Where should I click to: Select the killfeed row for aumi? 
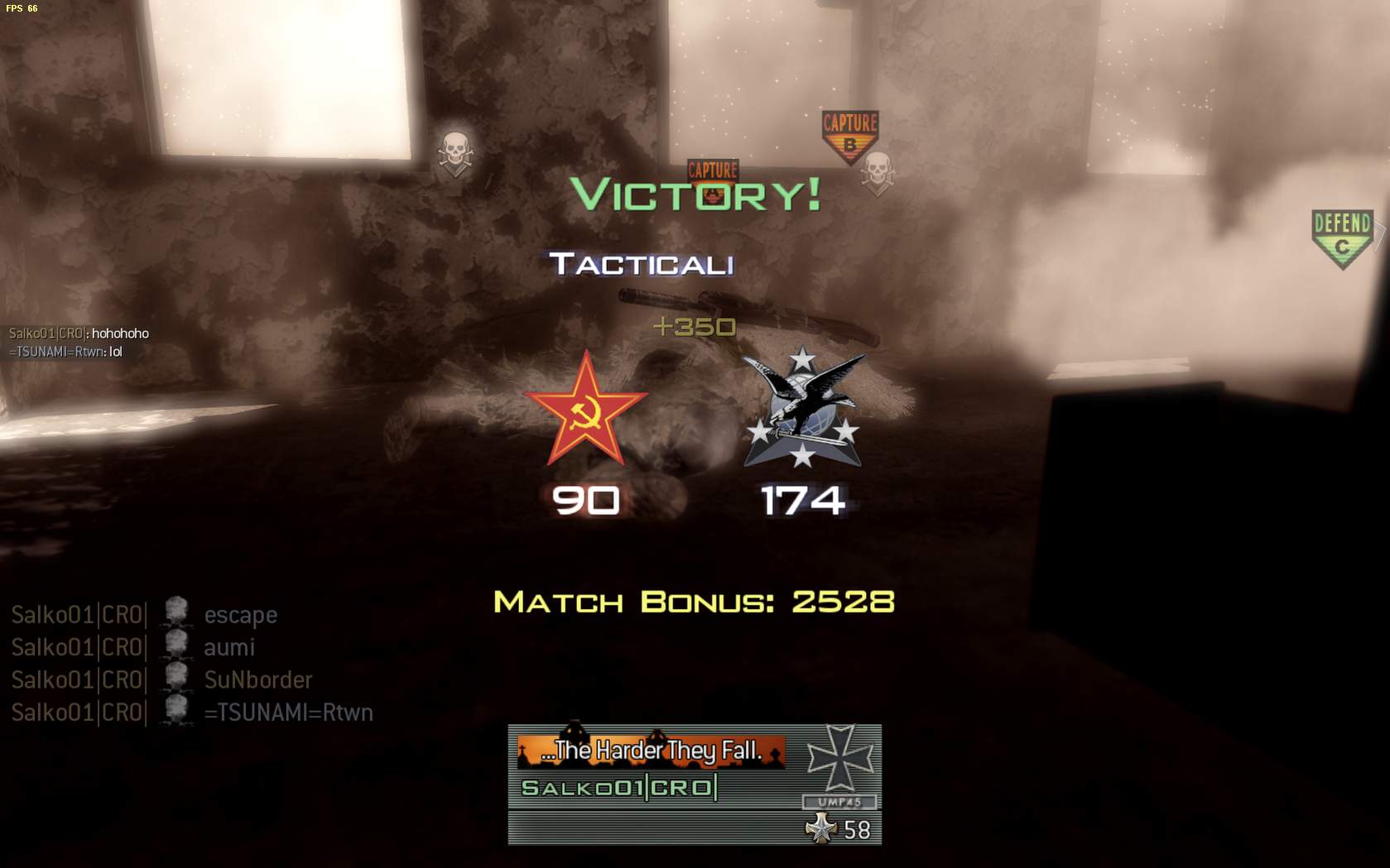133,647
